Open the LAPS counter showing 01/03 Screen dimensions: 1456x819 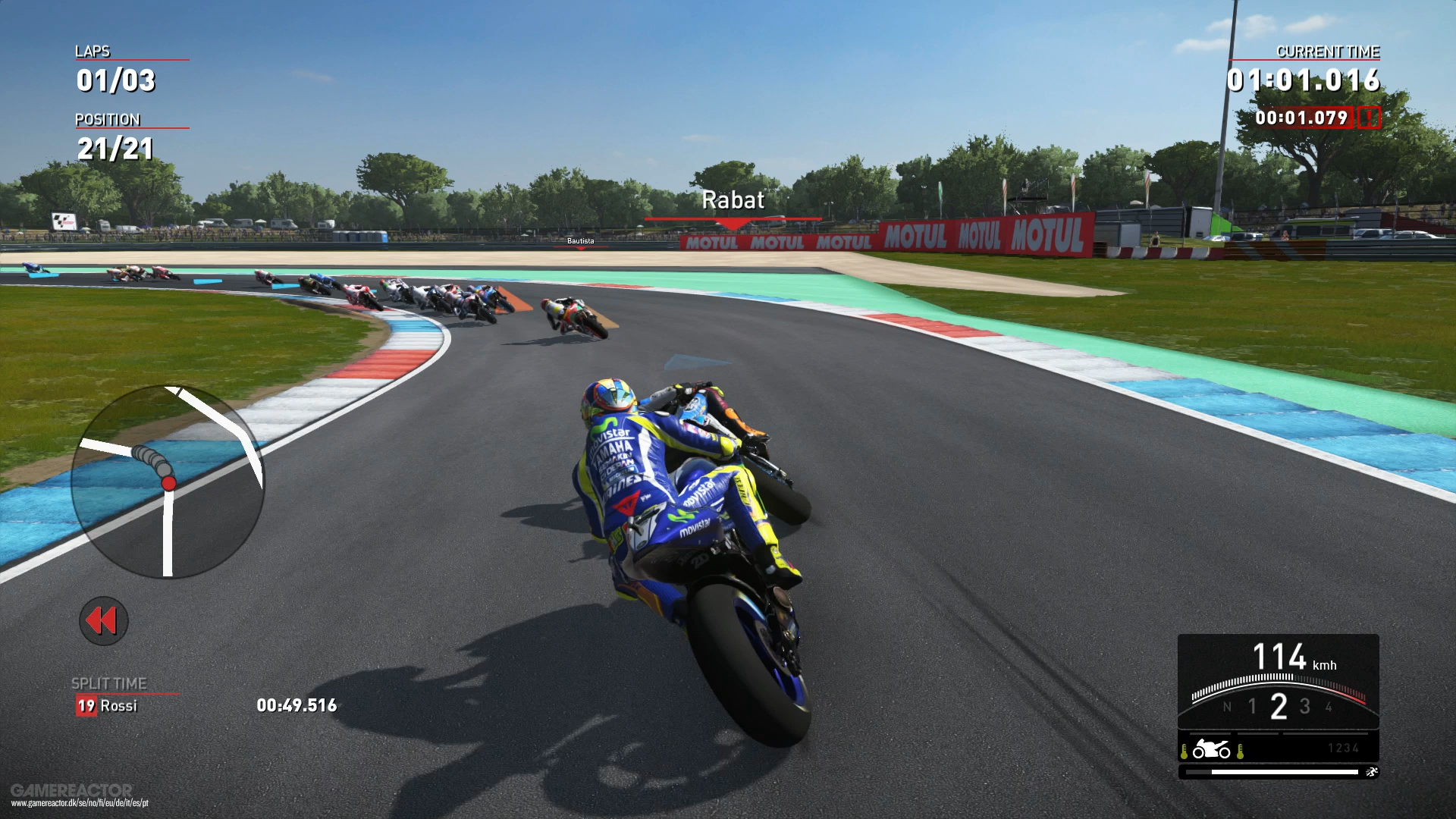[x=115, y=79]
